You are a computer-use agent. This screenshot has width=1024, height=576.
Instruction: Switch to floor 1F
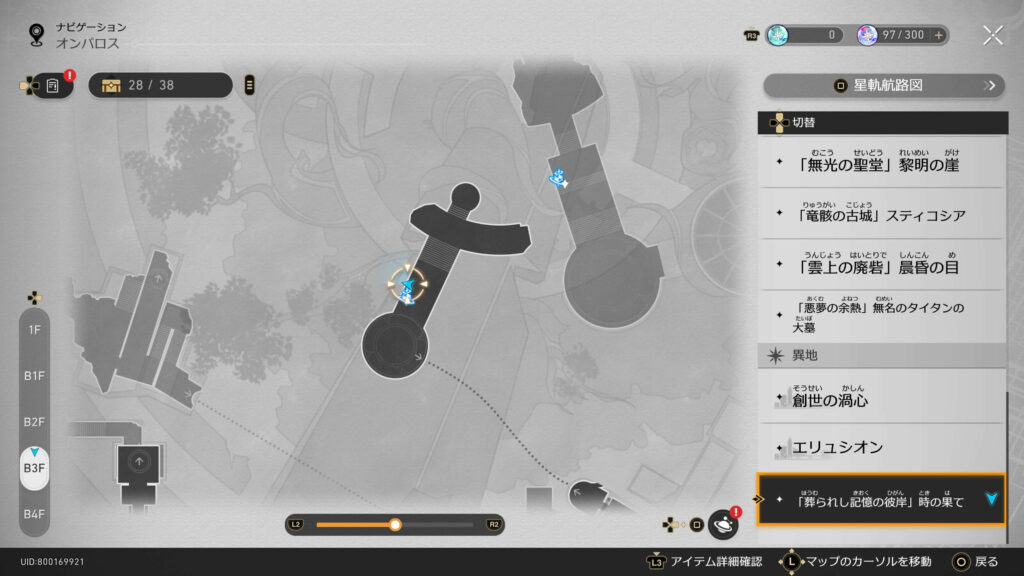pyautogui.click(x=34, y=330)
